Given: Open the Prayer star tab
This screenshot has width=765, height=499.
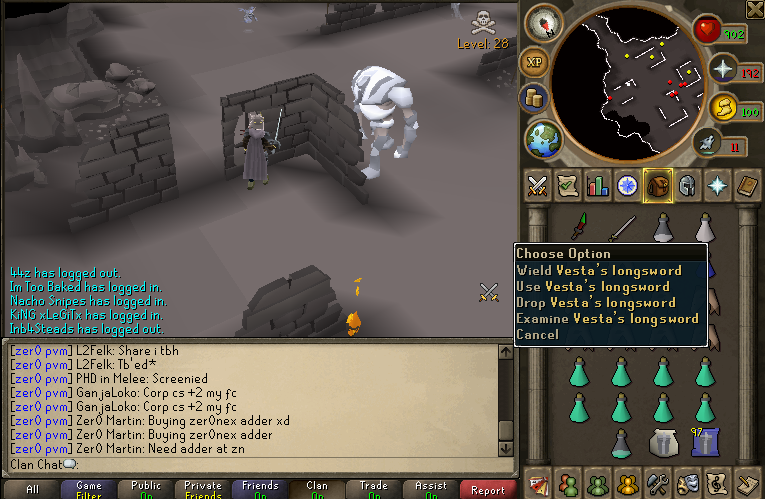Looking at the screenshot, I should 718,185.
